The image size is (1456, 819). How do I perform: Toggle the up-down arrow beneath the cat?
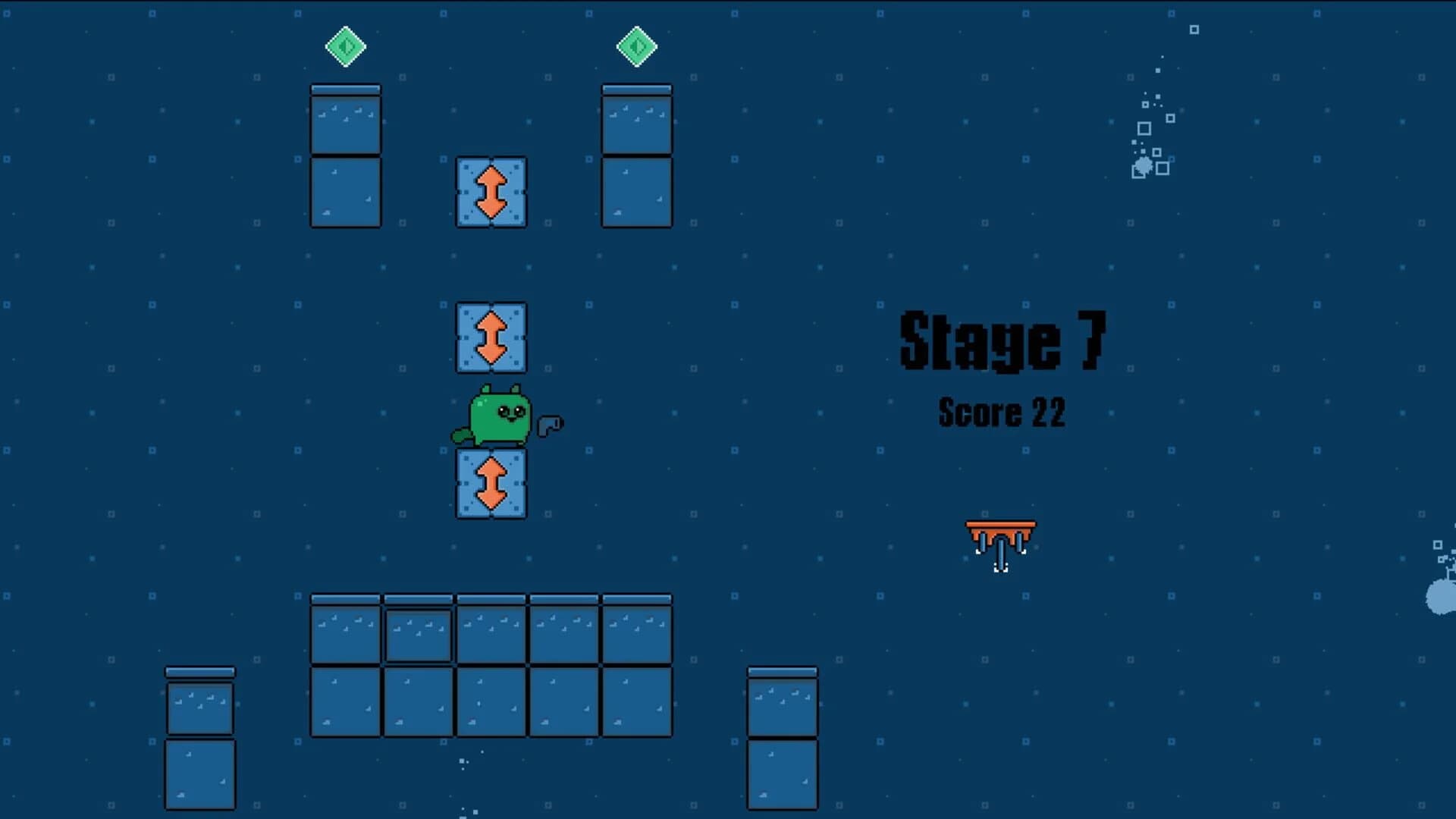pos(490,483)
